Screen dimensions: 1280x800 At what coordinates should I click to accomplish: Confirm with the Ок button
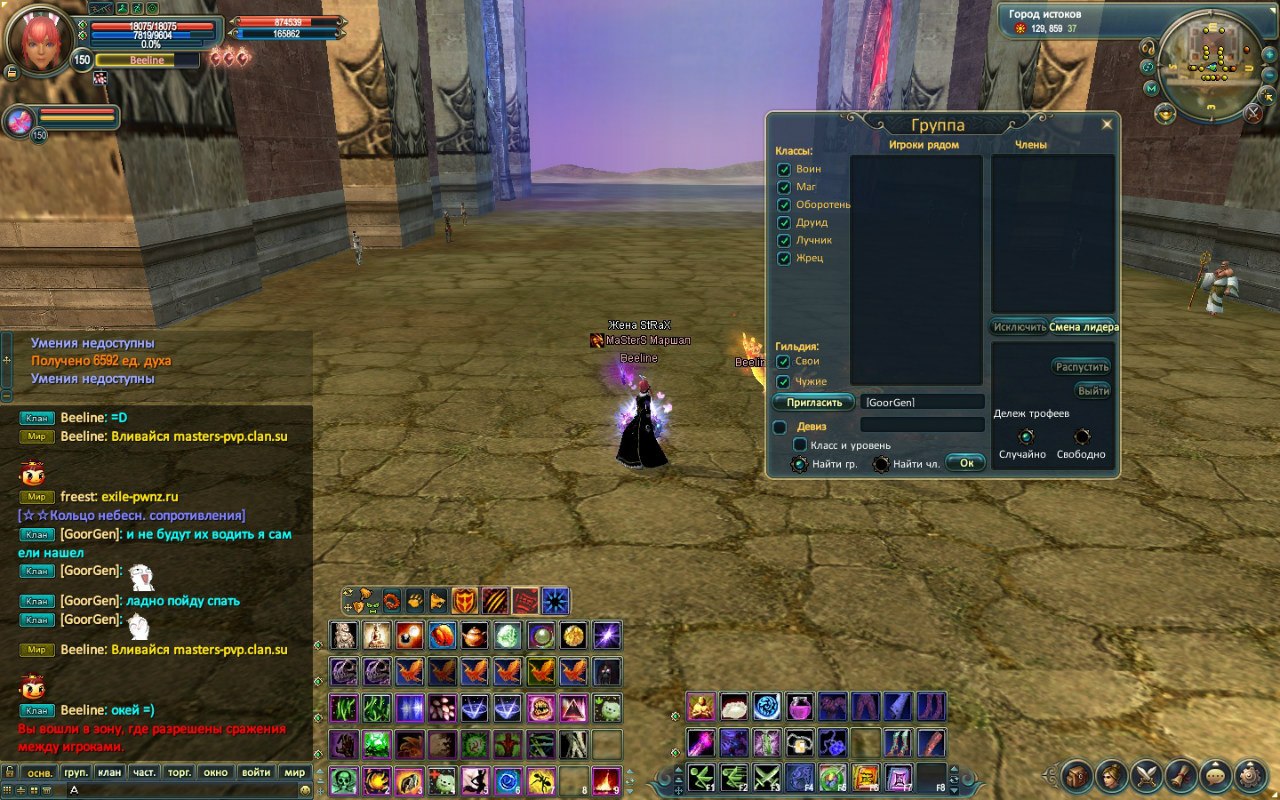(966, 463)
